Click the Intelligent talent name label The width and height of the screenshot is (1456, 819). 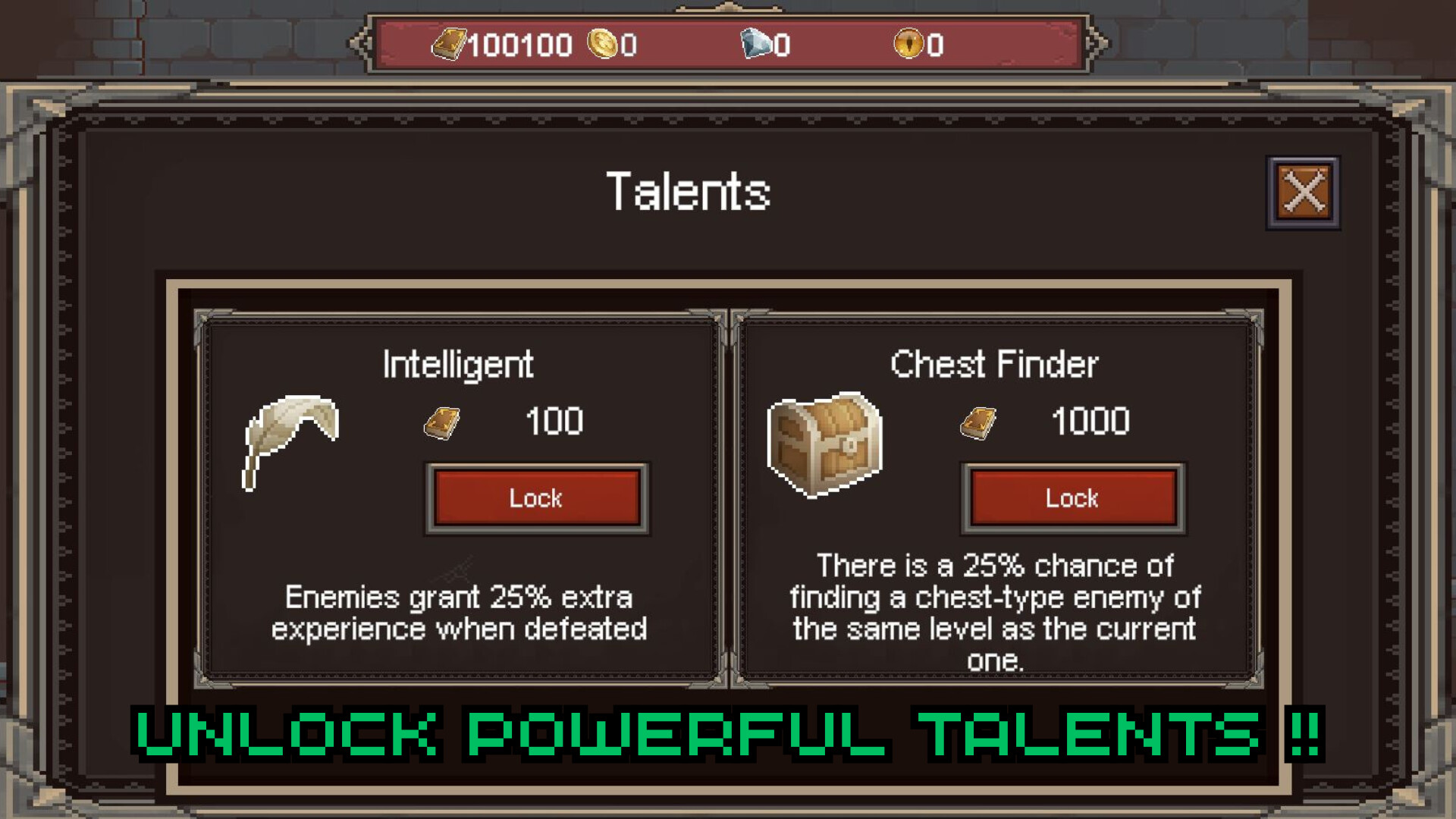click(458, 364)
